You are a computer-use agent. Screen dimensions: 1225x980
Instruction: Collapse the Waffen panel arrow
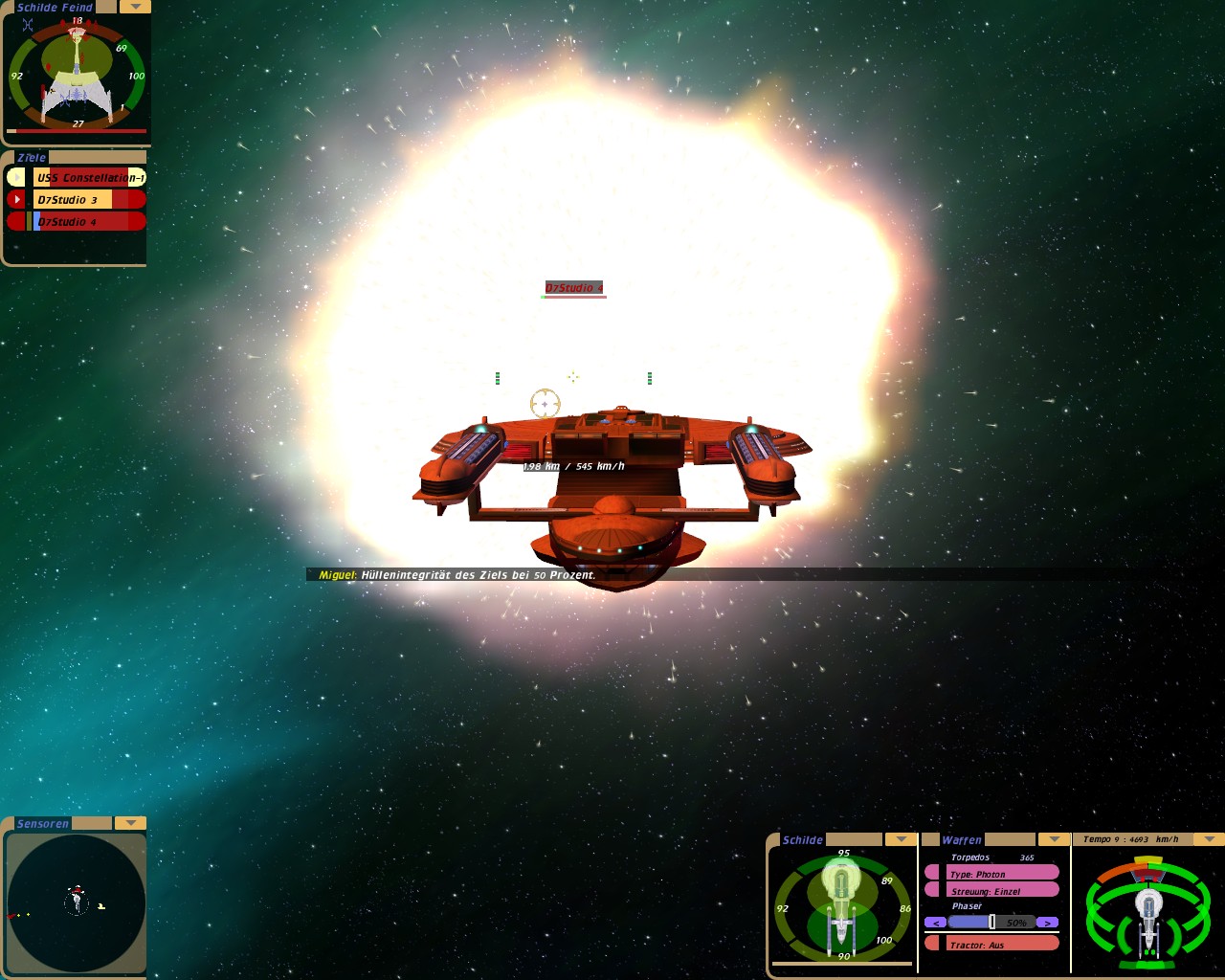click(1054, 839)
